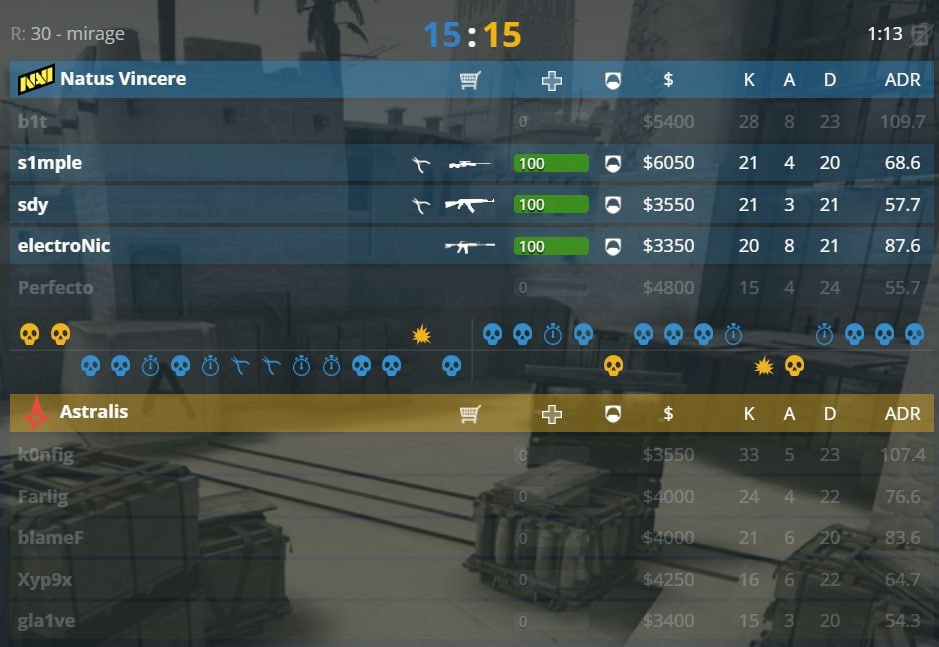Select k0nfig's scoreboard row

tap(46, 455)
